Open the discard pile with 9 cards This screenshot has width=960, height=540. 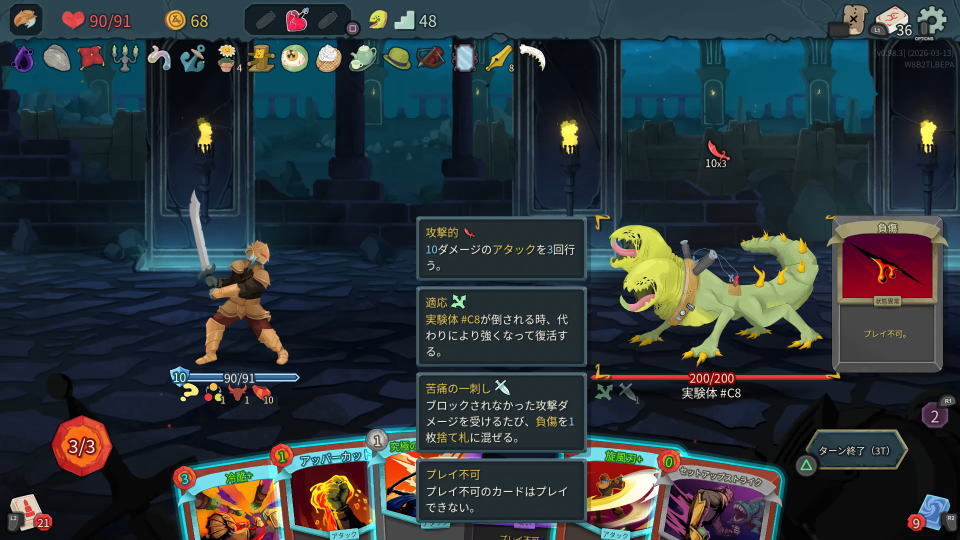tap(932, 511)
